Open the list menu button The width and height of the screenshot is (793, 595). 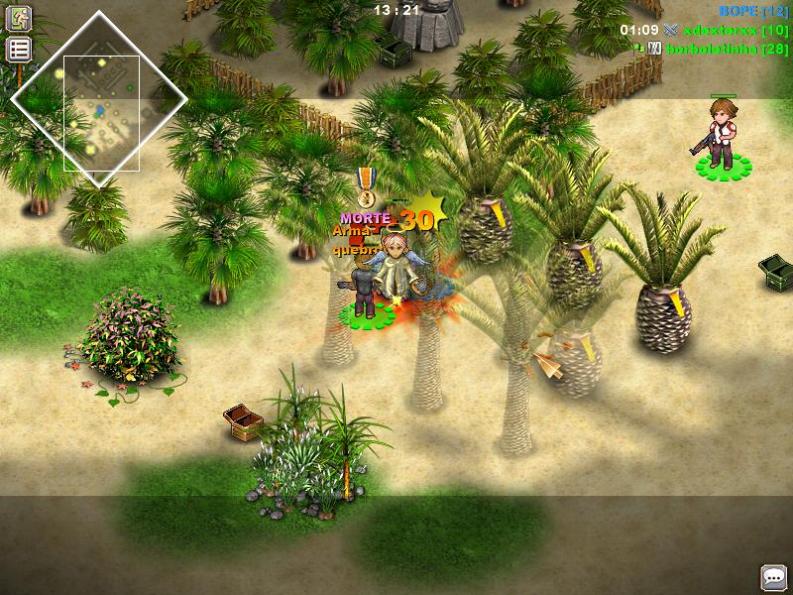18,50
